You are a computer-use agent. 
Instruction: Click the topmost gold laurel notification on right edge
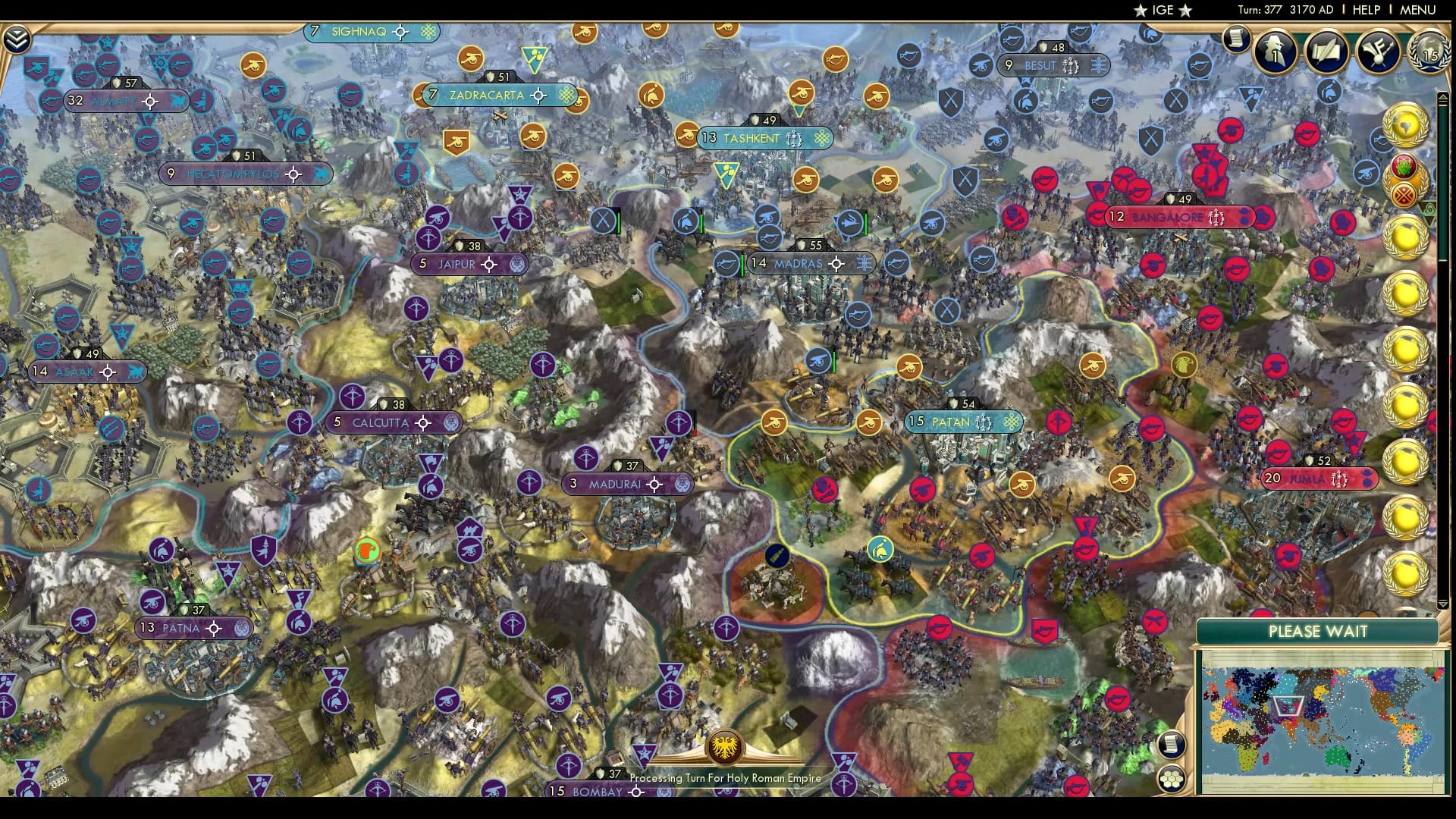pos(1407,124)
